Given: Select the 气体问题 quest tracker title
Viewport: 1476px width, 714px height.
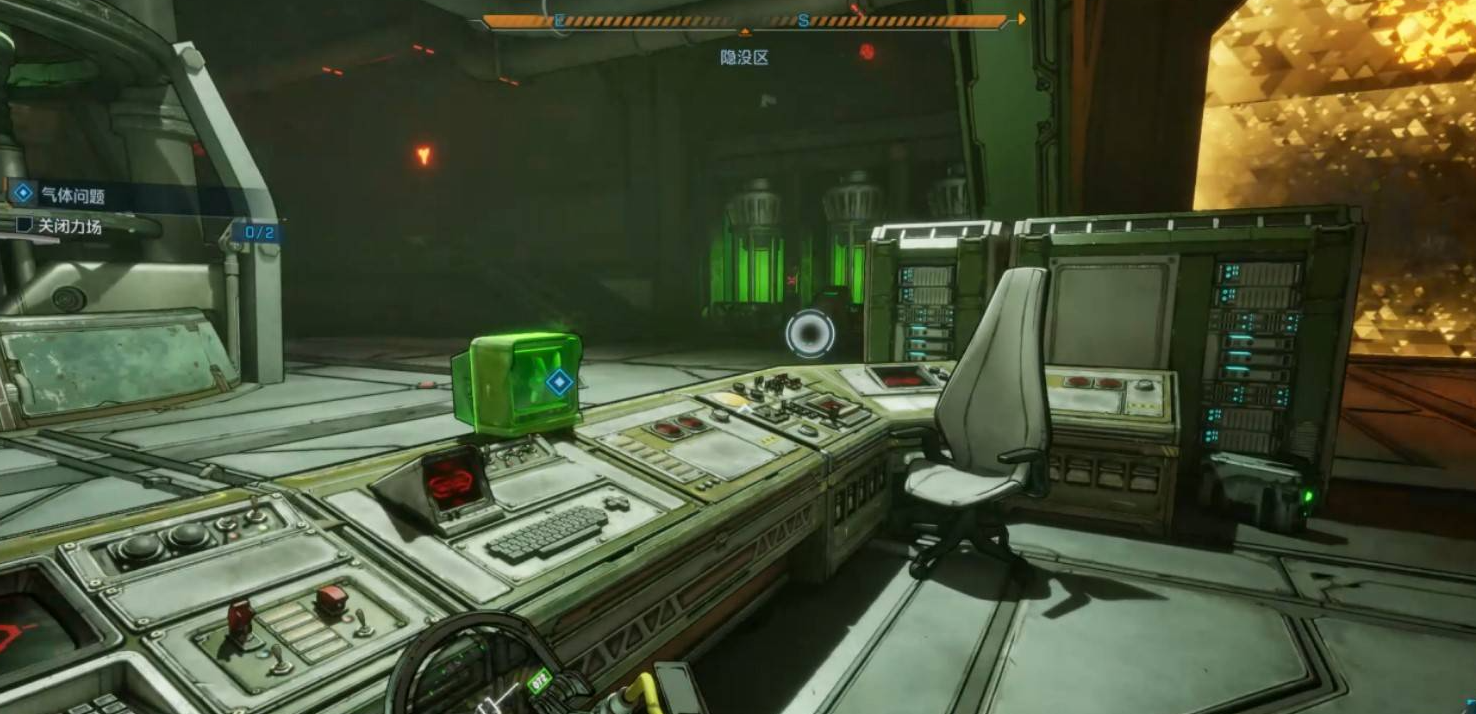Looking at the screenshot, I should point(72,195).
